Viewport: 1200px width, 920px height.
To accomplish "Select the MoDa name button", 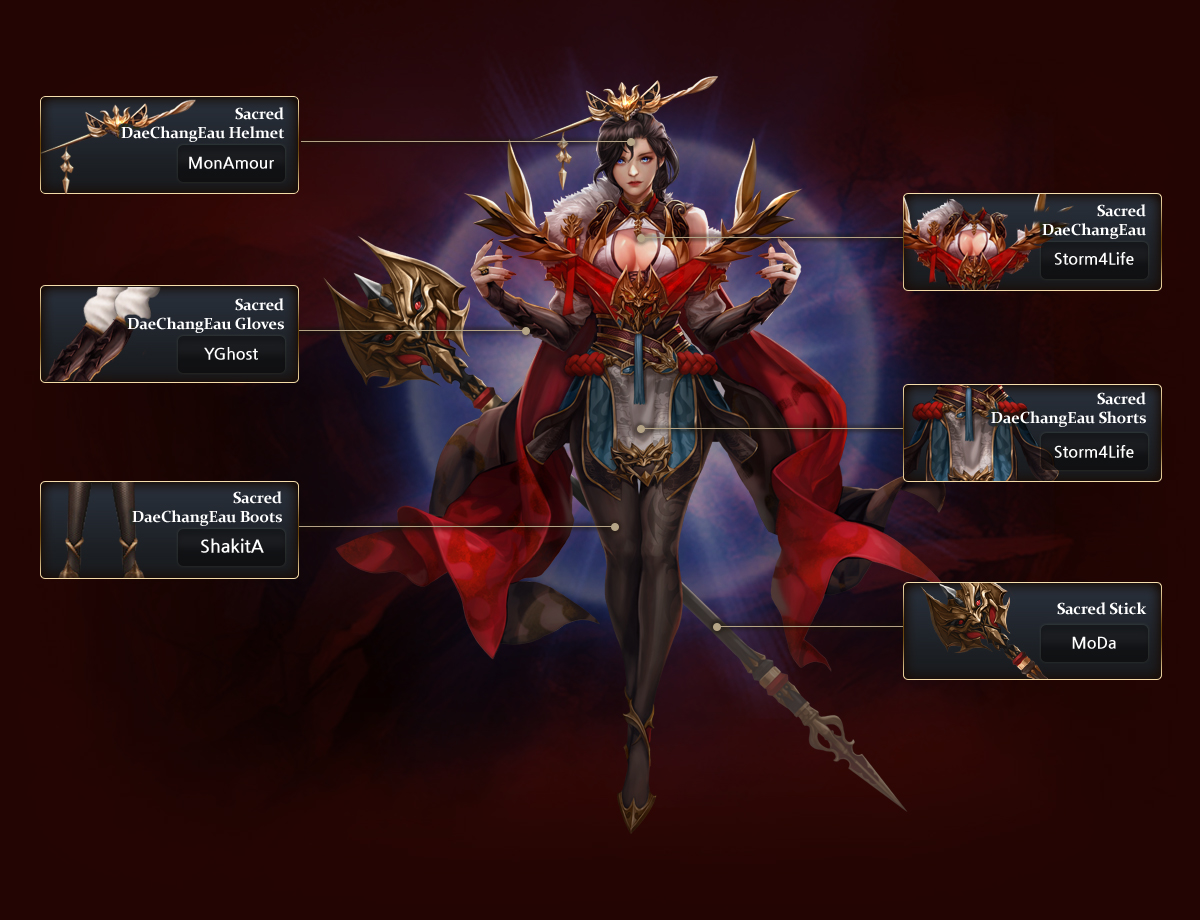I will coord(1094,643).
